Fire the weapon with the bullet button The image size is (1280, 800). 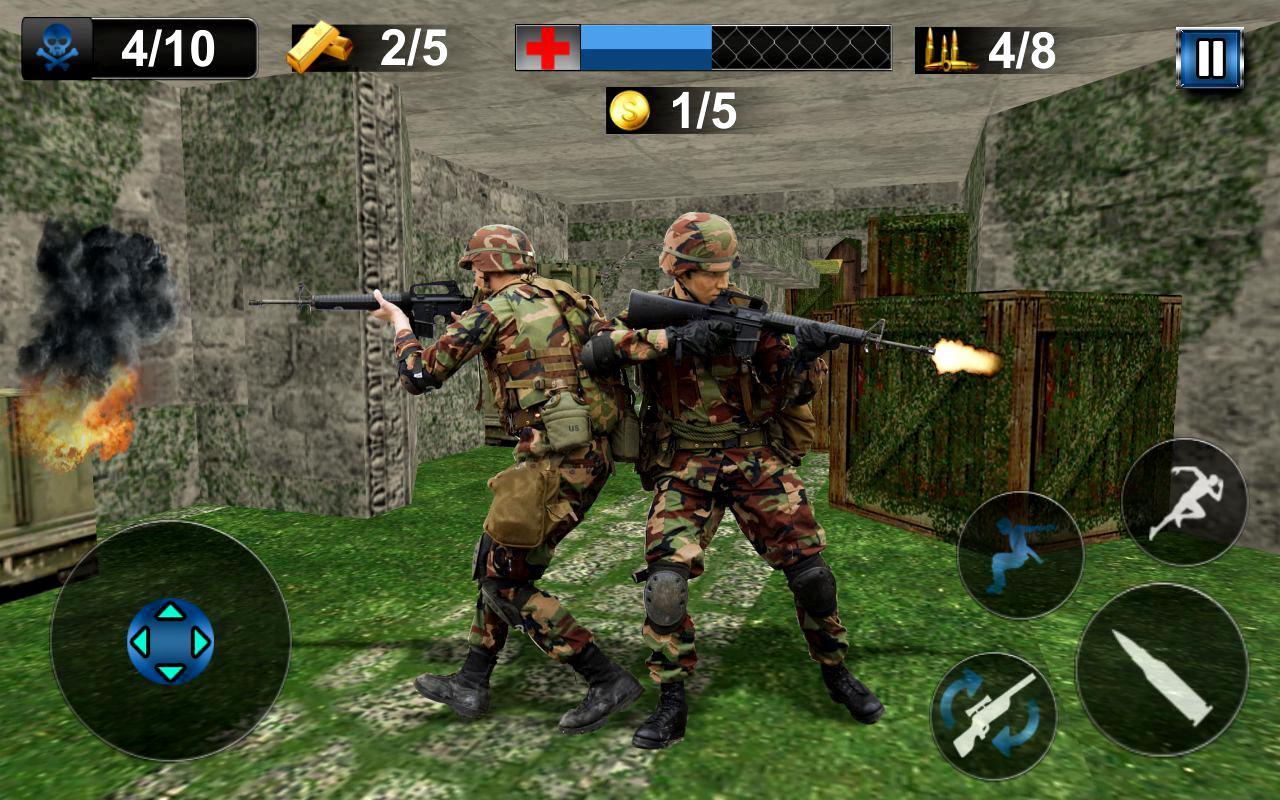1162,670
